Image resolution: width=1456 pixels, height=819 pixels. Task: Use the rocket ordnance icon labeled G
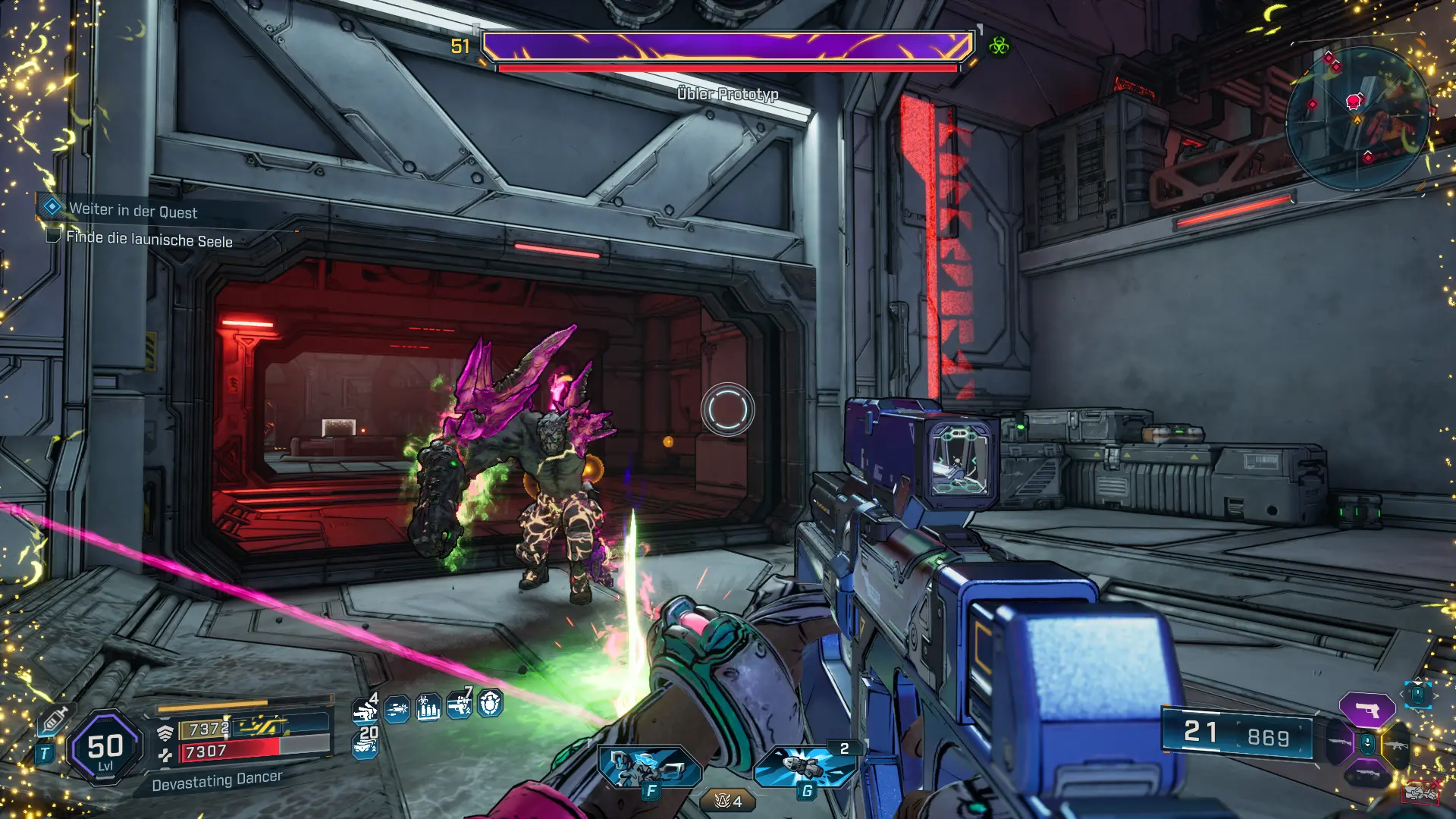[805, 767]
